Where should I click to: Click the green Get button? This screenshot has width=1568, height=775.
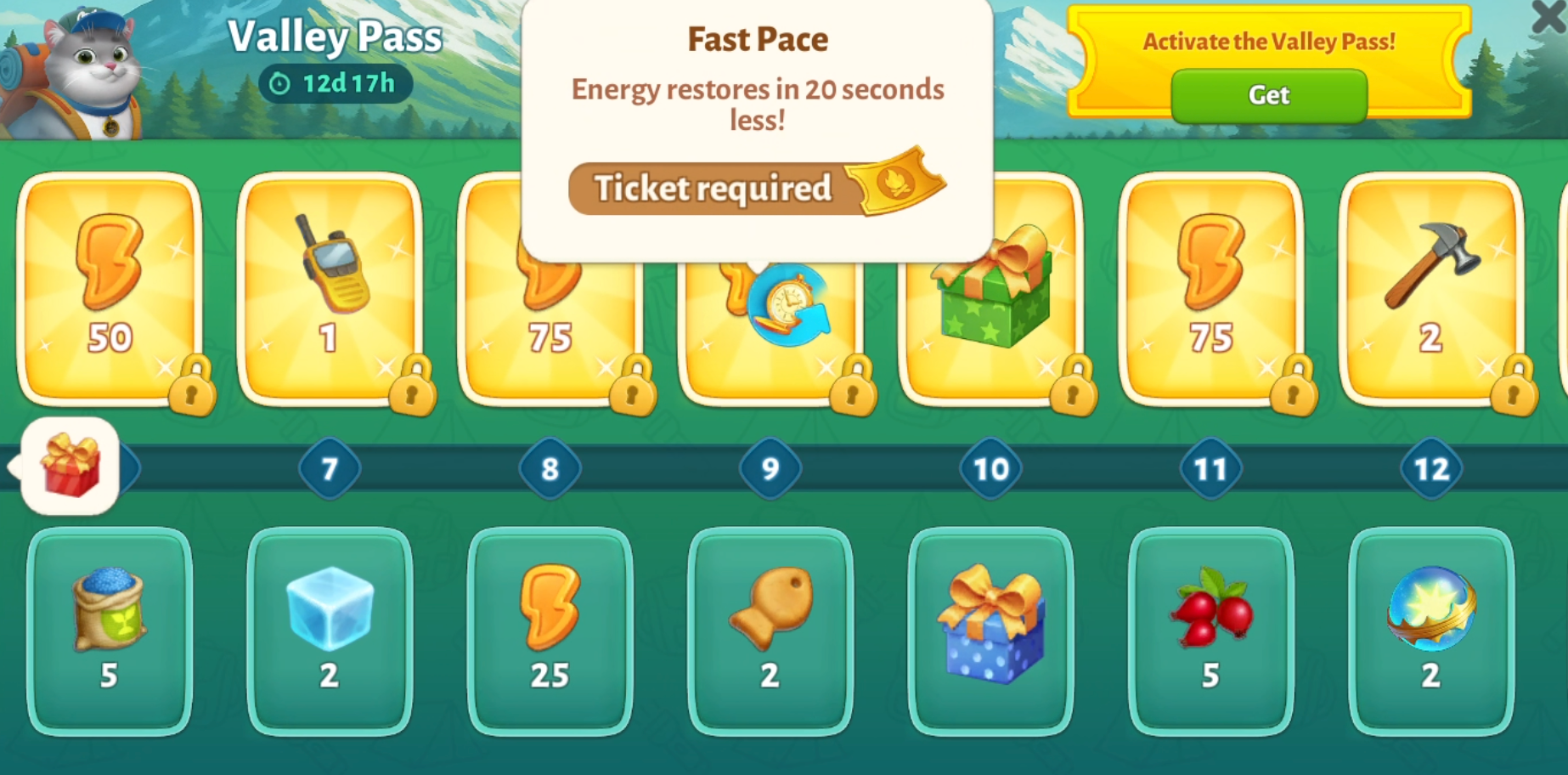tap(1268, 95)
